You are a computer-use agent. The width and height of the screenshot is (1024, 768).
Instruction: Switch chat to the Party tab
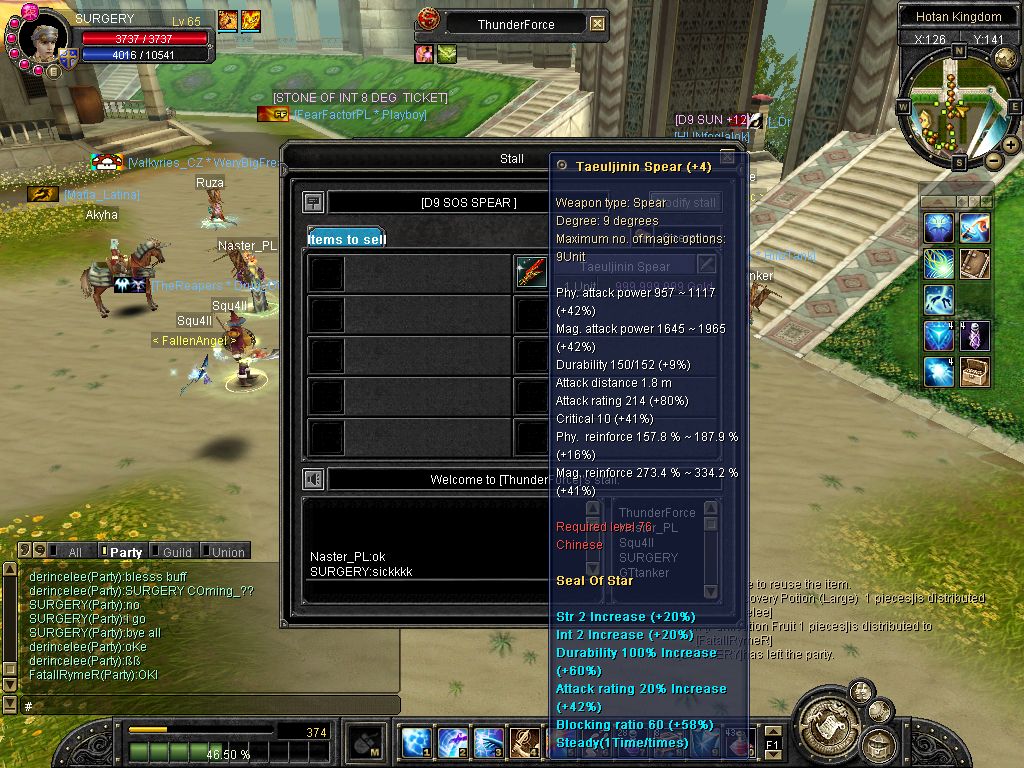125,551
